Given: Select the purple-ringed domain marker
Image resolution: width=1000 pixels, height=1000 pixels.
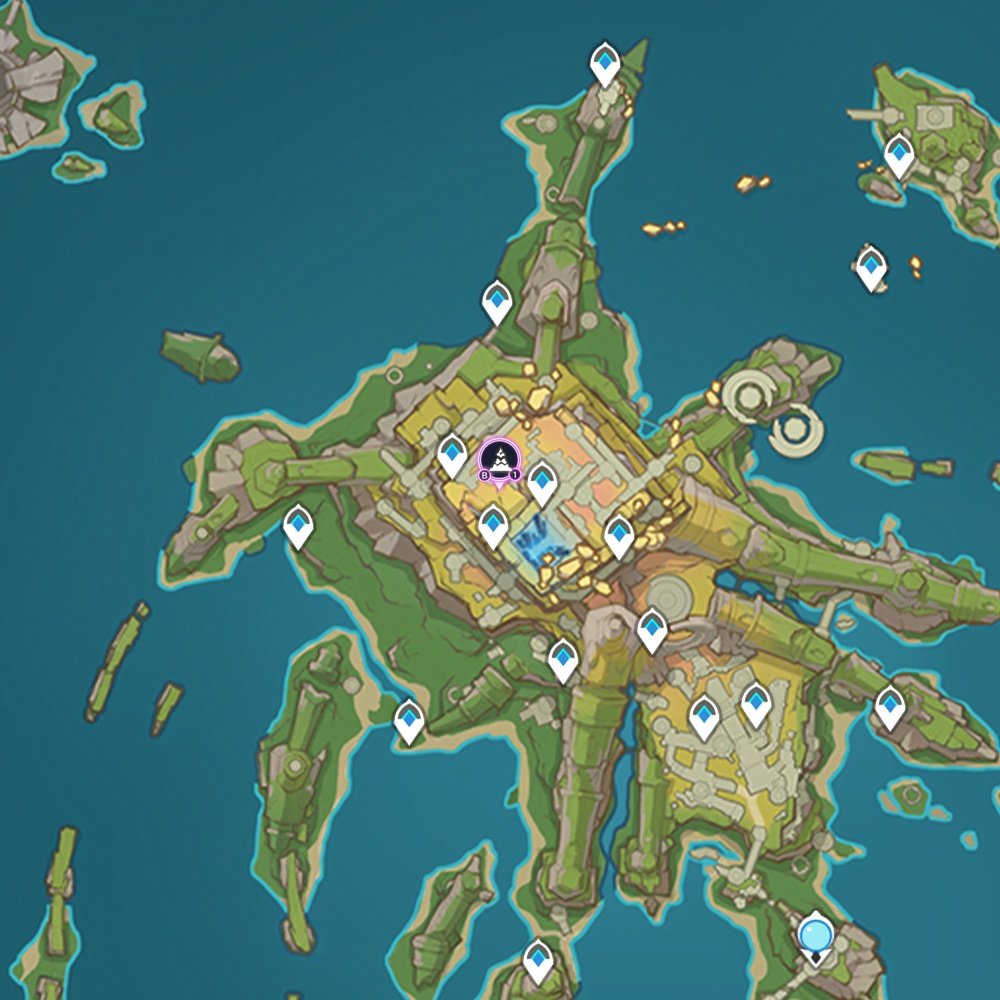Looking at the screenshot, I should 499,461.
